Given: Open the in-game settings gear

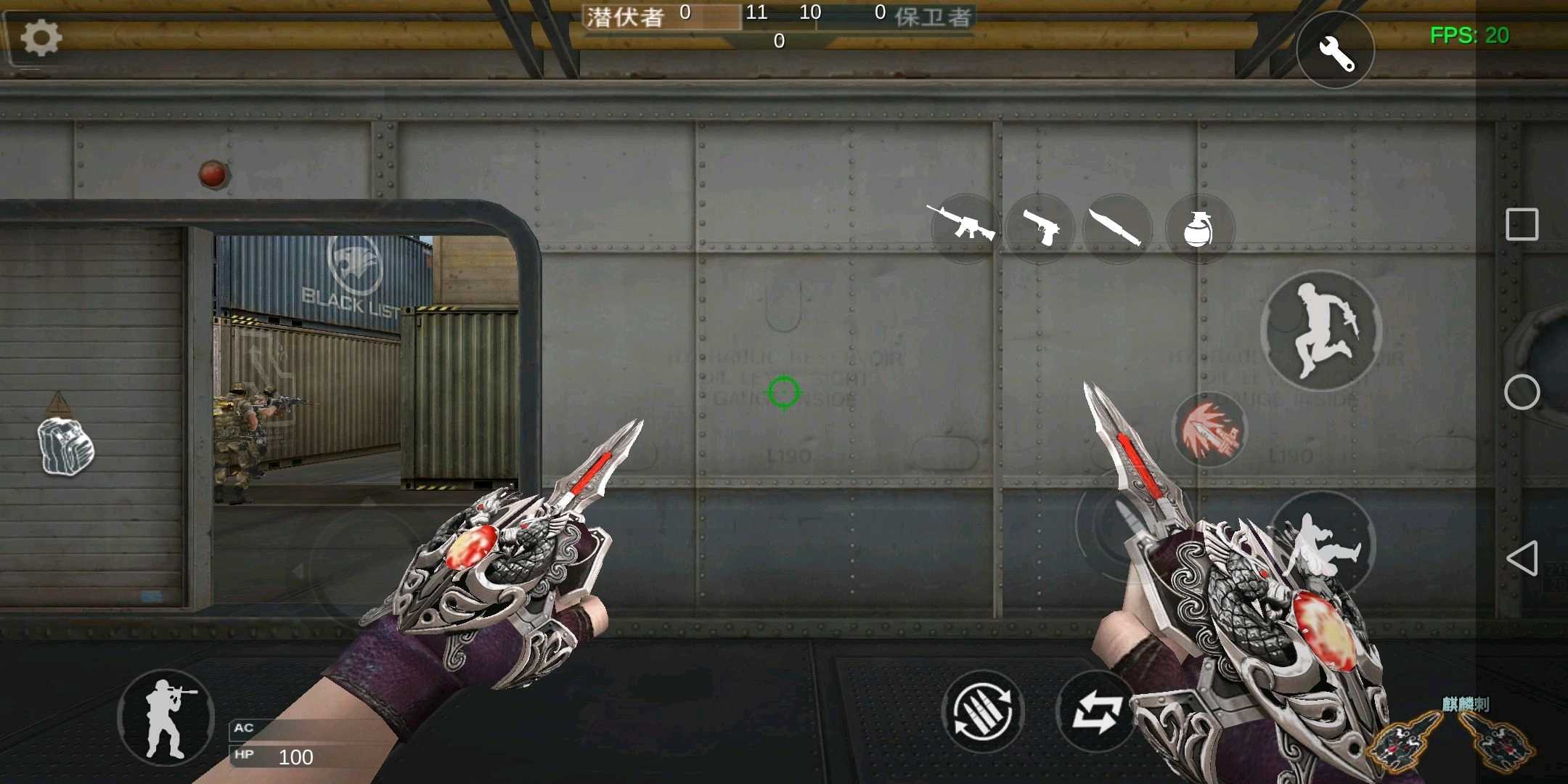Looking at the screenshot, I should coord(41,38).
